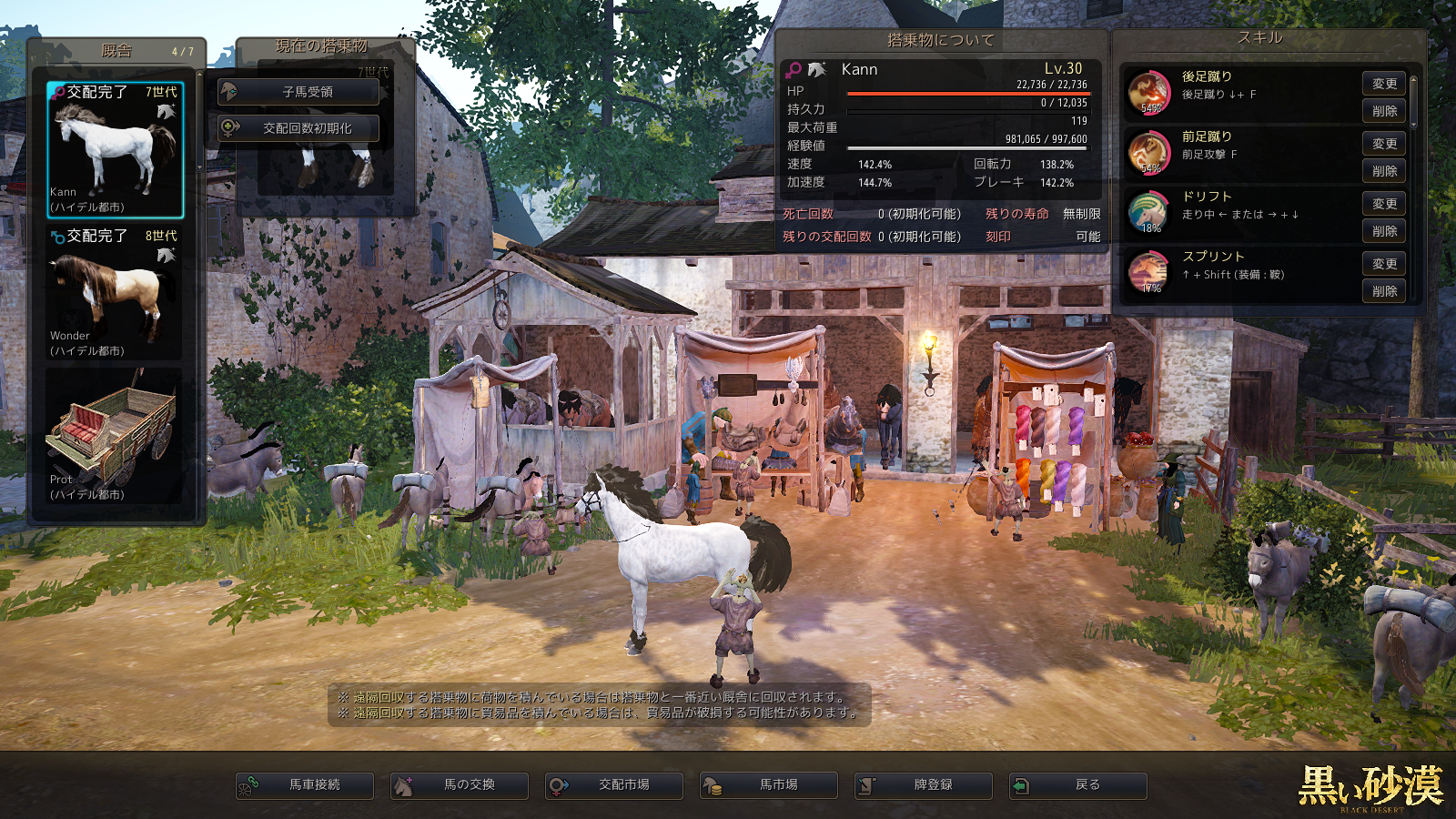
Task: Change the スプリント skill
Action: pos(1383,264)
